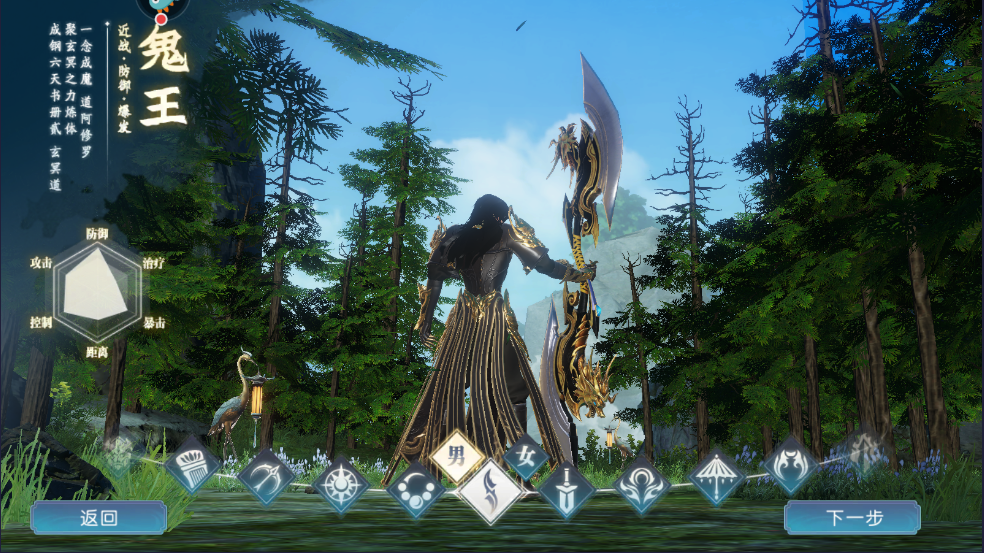Choose the female (女) gender option

click(525, 457)
